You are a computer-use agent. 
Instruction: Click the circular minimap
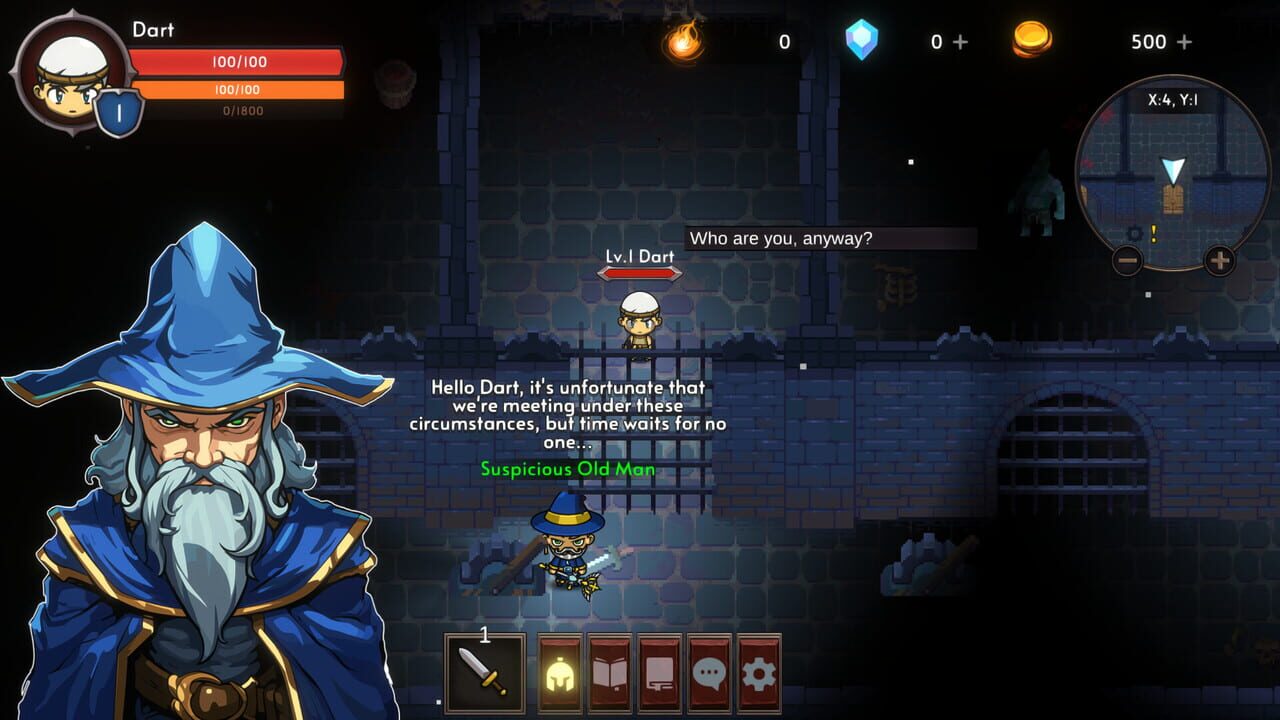(x=1173, y=175)
